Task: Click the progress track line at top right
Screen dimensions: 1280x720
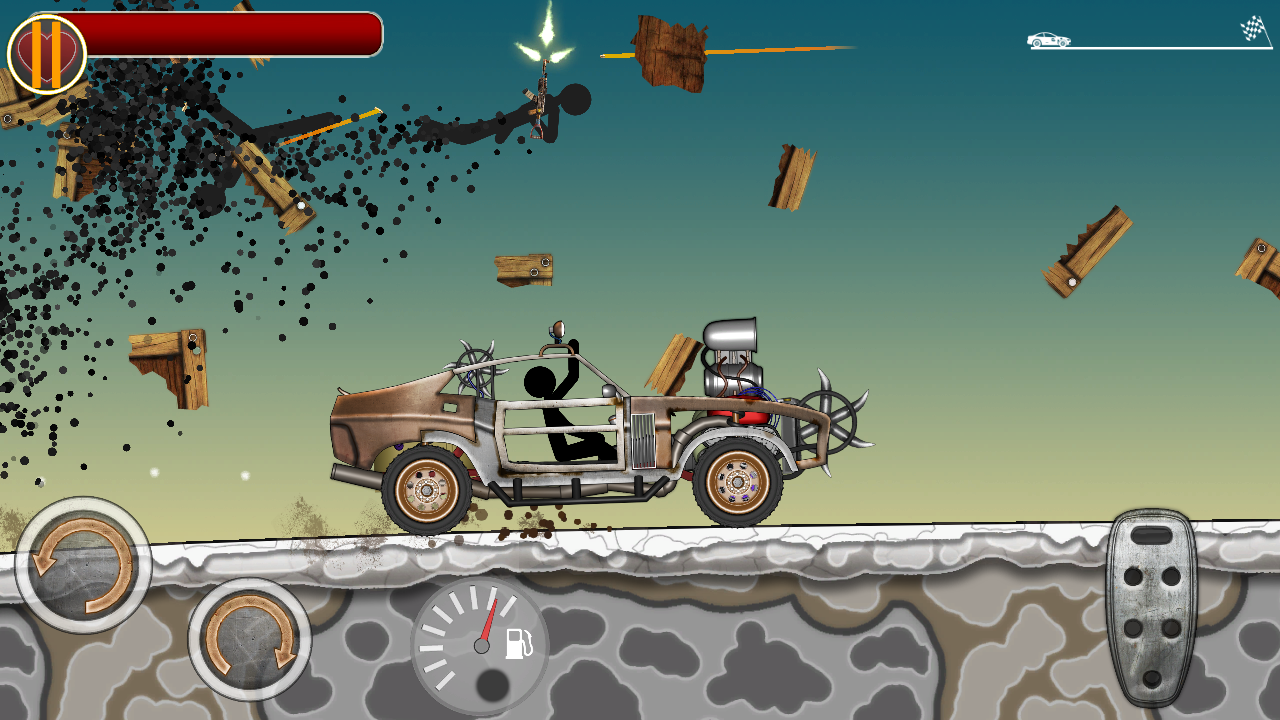Action: point(1150,48)
